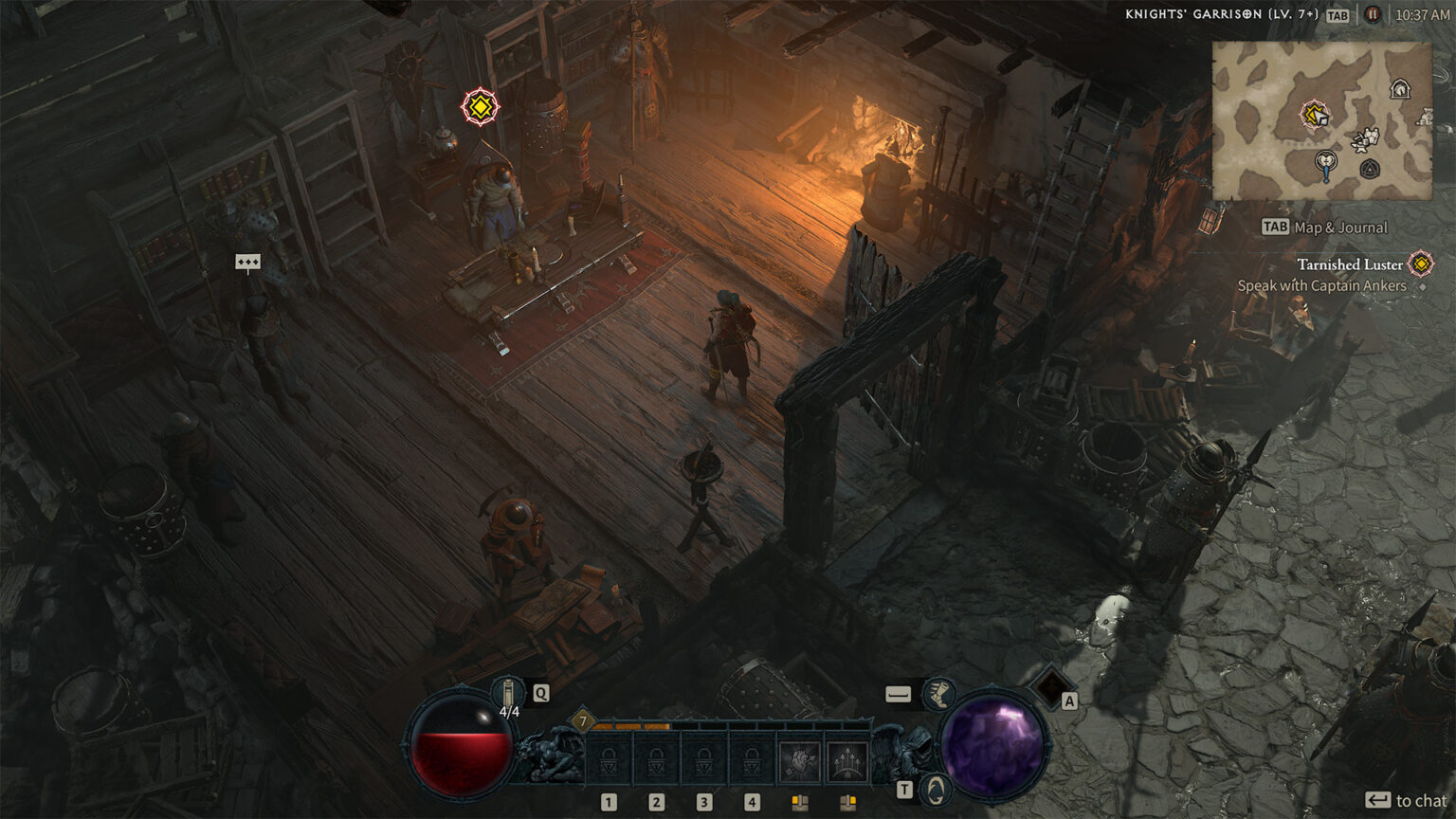
Task: Activate the arrow volley skill slot
Action: pyautogui.click(x=847, y=762)
